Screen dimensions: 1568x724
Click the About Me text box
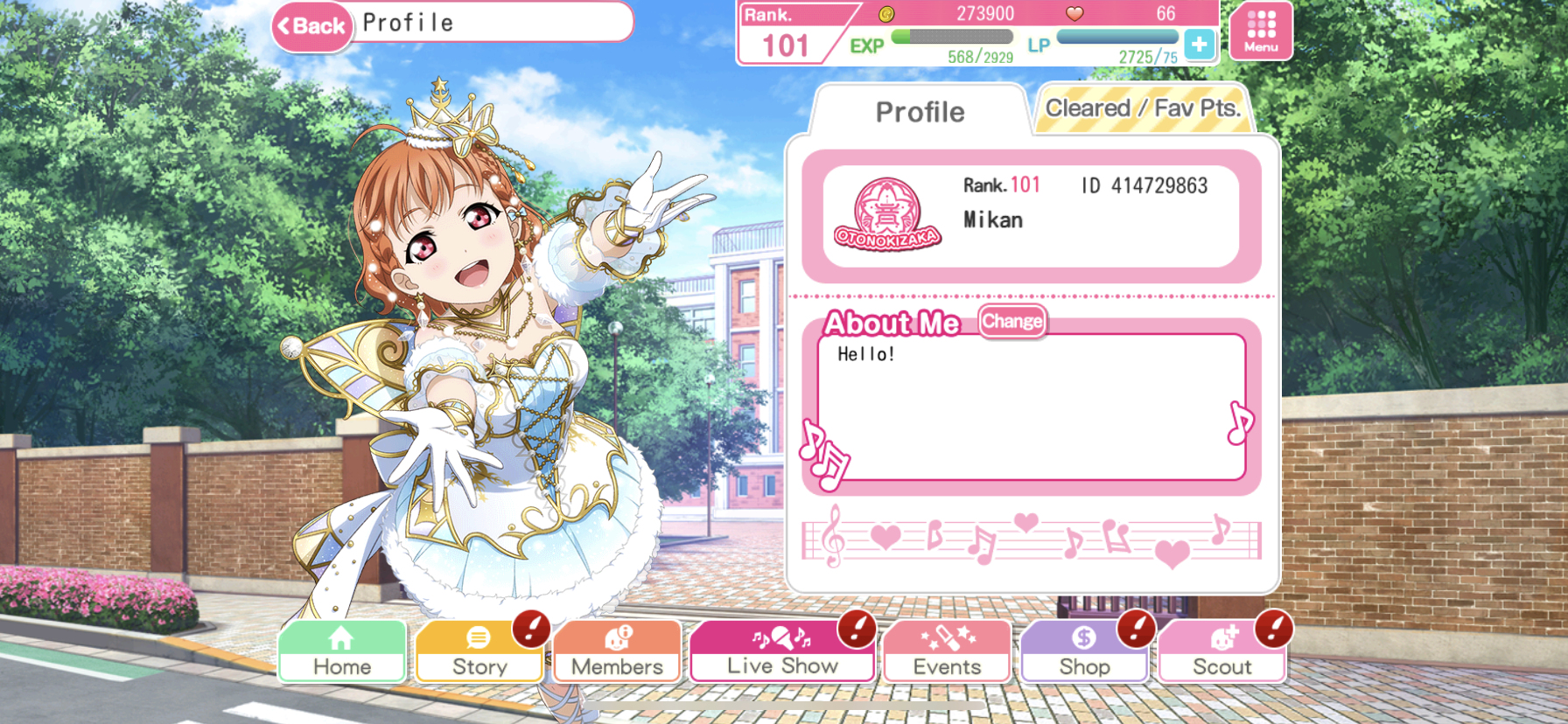tap(1031, 407)
